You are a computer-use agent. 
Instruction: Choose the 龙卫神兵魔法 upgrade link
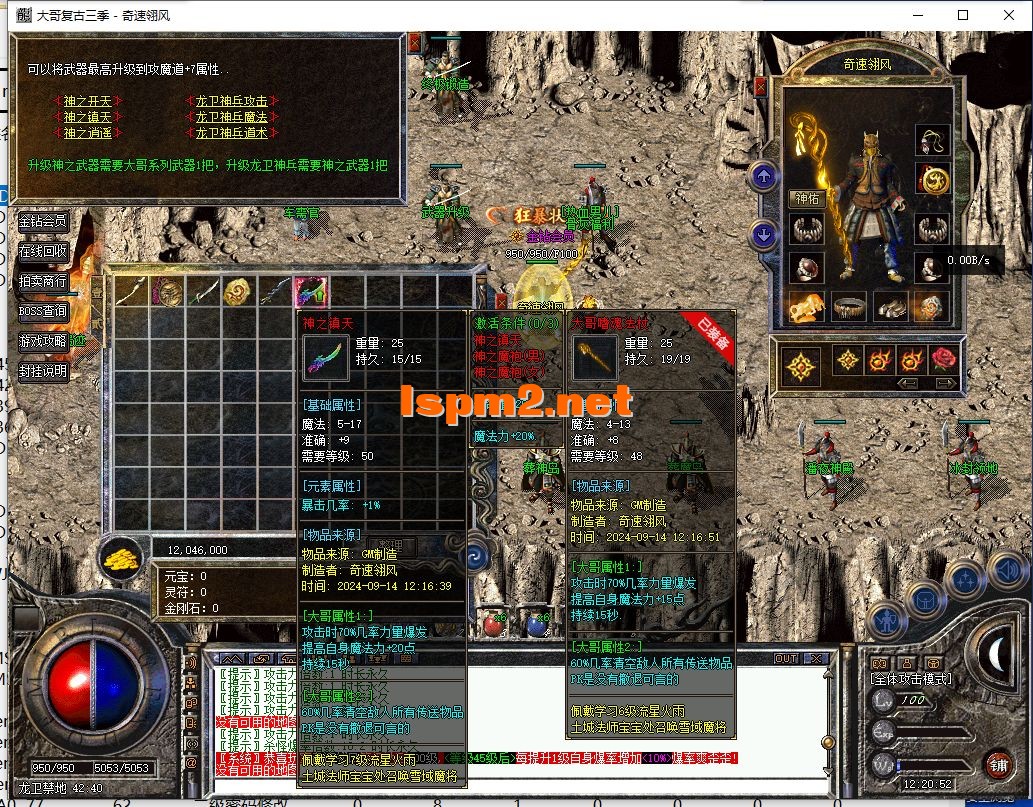(232, 117)
